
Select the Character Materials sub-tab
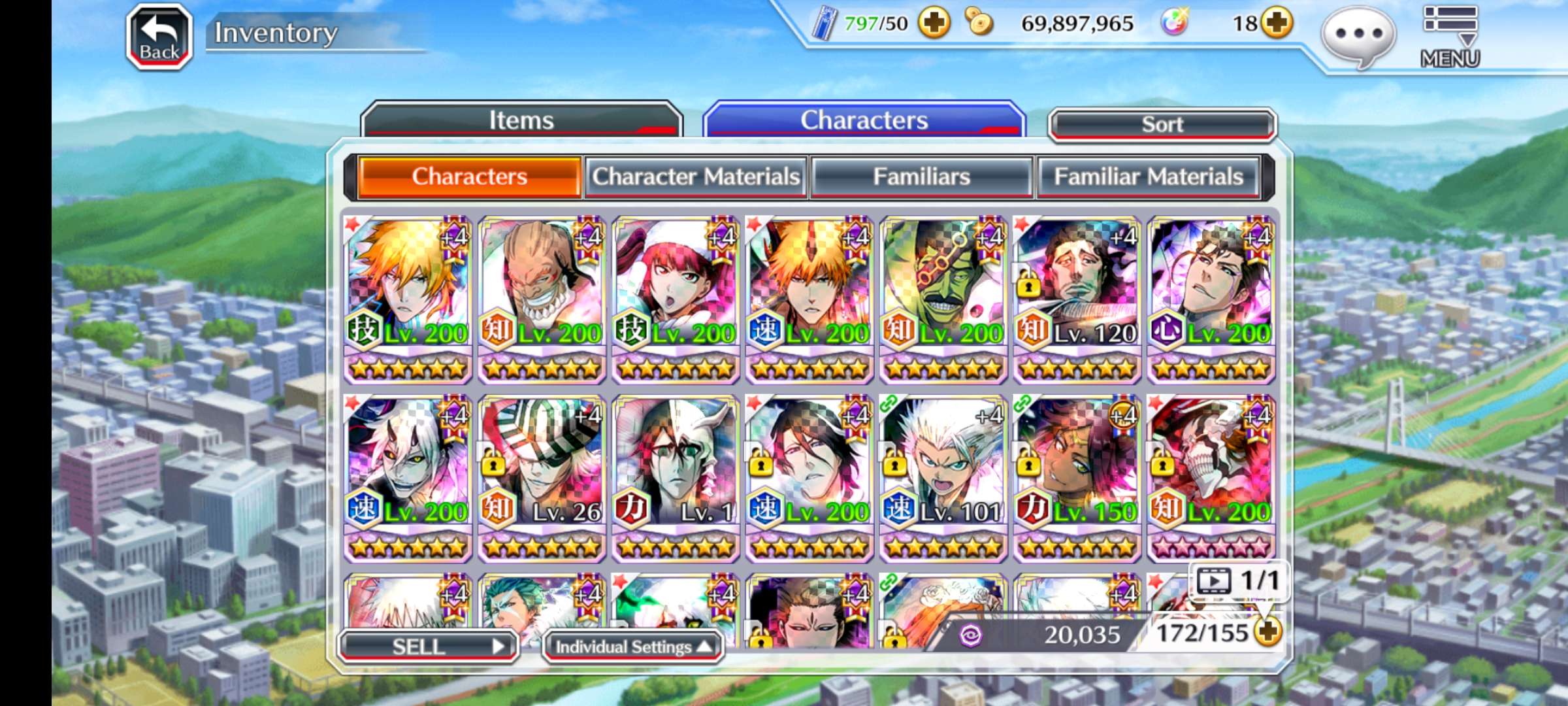tap(696, 176)
